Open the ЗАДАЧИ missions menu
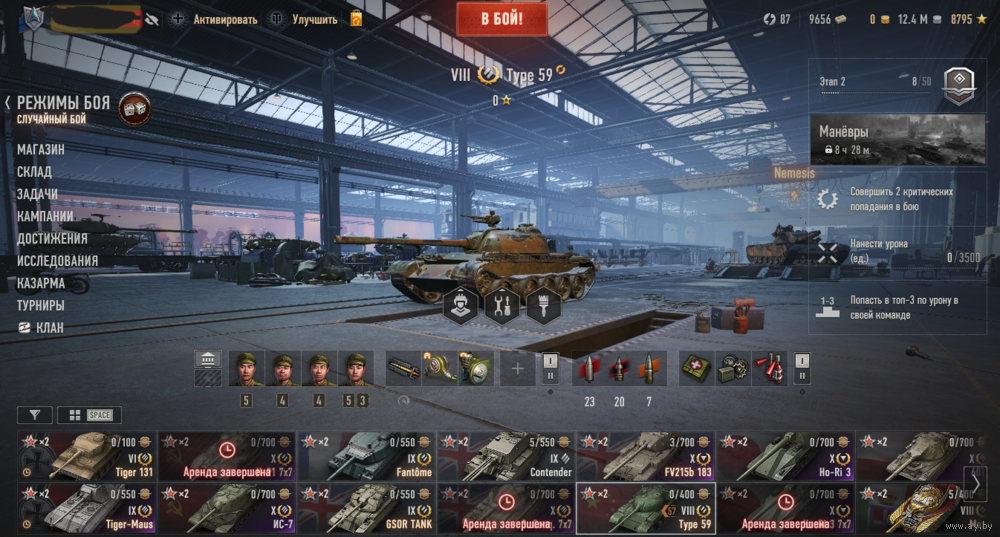The image size is (1000, 537). coord(37,194)
